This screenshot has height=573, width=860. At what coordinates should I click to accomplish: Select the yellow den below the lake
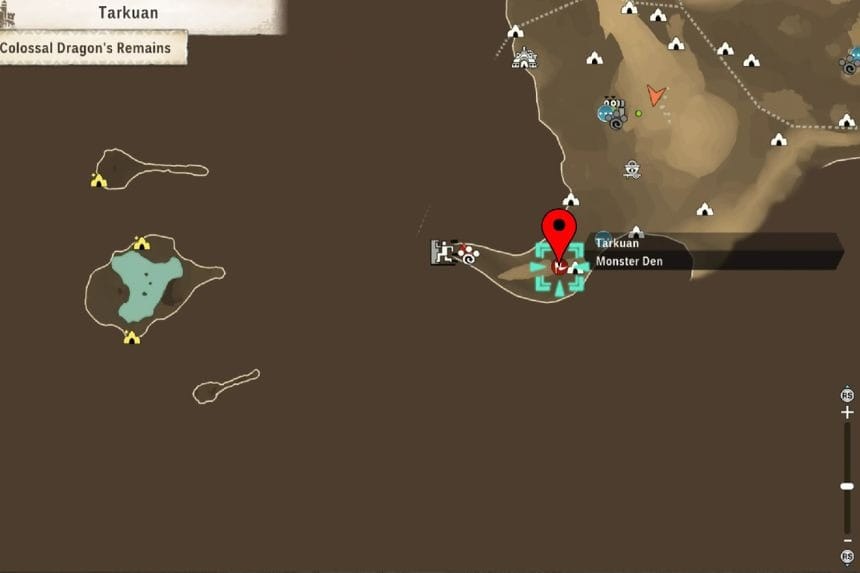pos(131,337)
